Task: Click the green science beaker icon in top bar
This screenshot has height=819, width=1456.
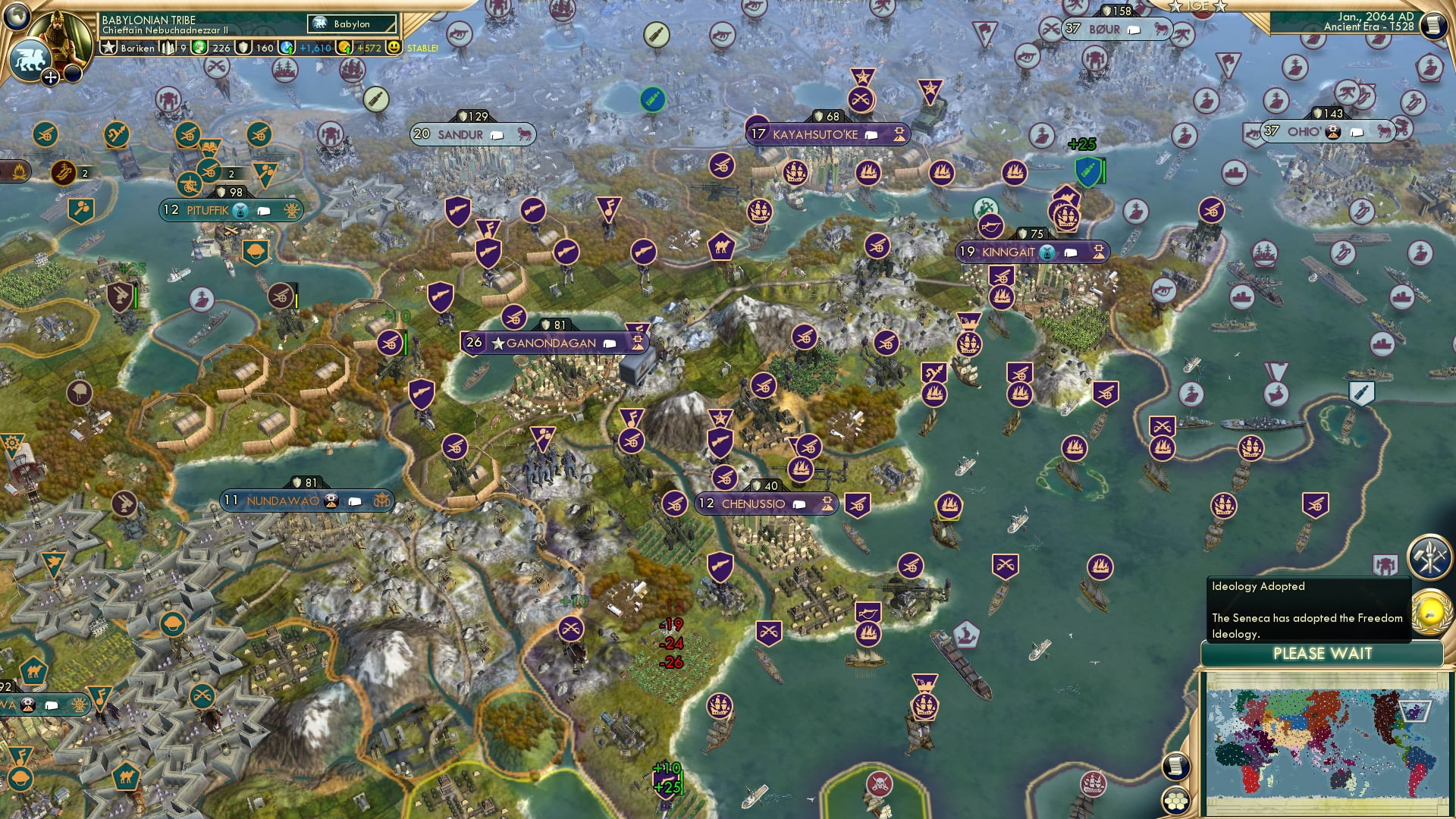Action: click(x=197, y=47)
